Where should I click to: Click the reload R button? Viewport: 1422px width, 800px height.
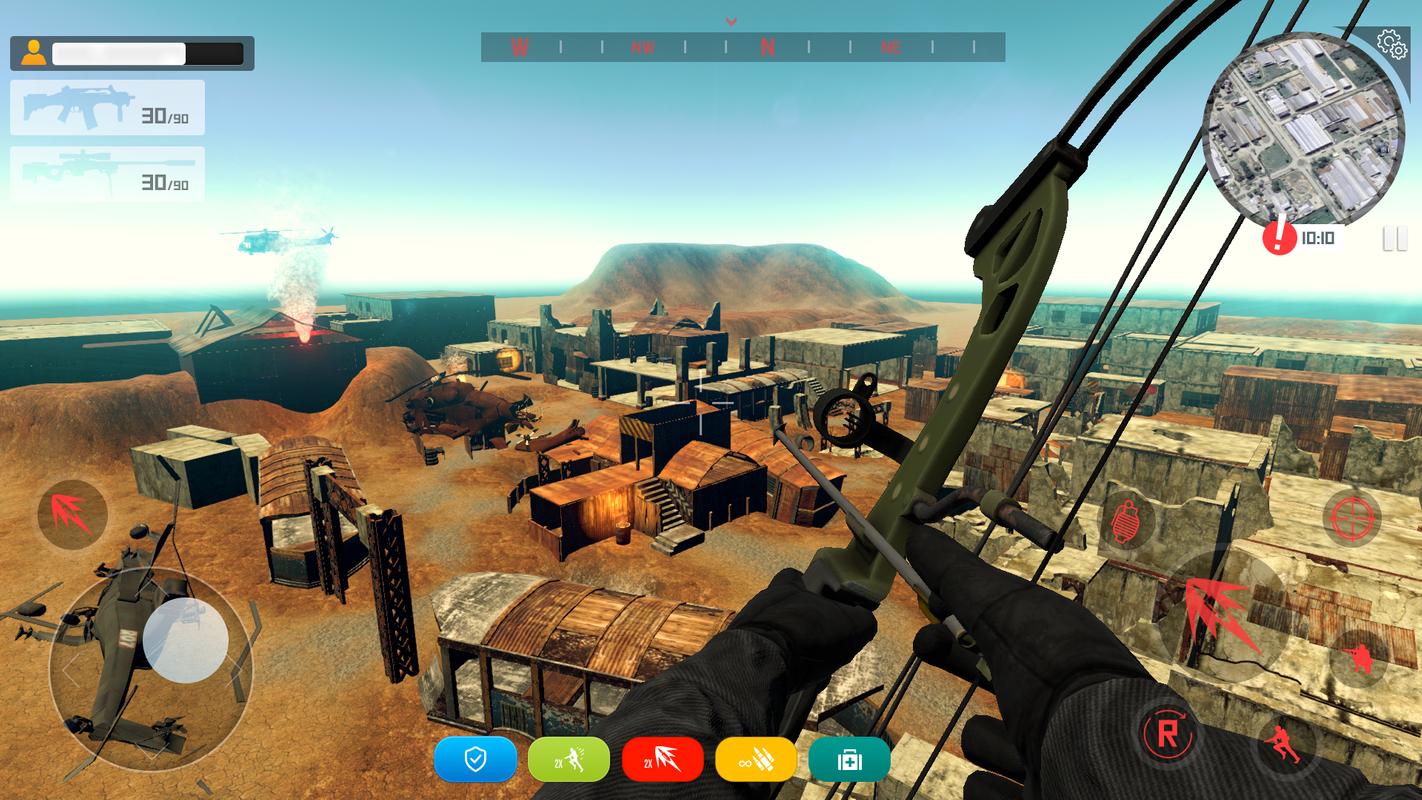coord(1168,733)
